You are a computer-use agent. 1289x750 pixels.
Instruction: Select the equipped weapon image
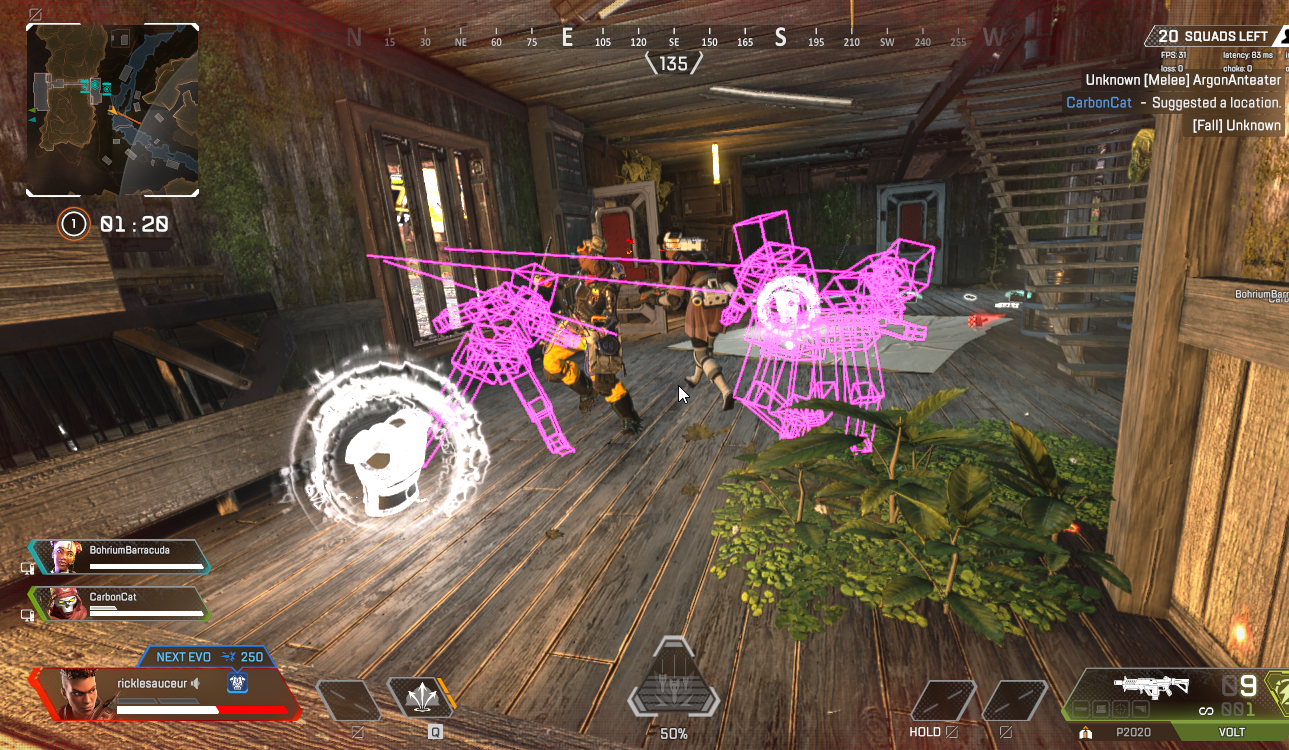coord(1151,686)
